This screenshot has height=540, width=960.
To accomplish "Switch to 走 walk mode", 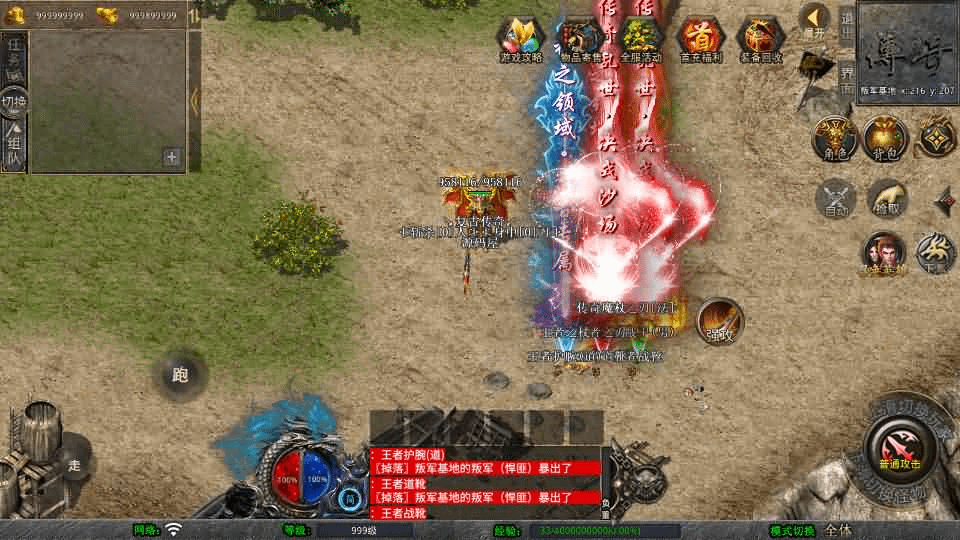I will tap(74, 464).
